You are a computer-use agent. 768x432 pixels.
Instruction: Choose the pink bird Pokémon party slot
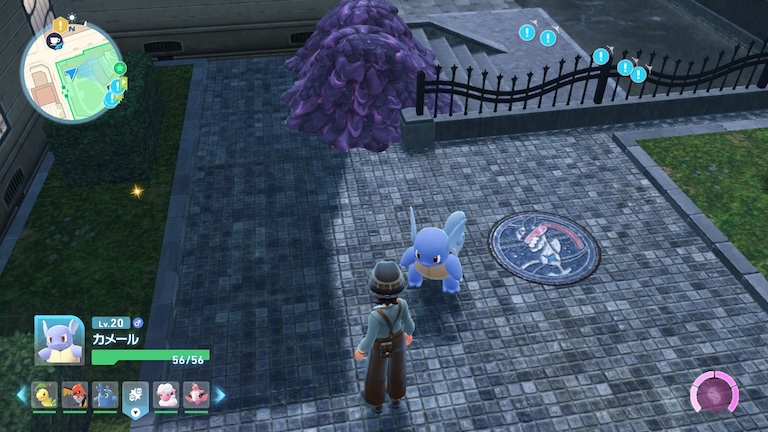195,395
